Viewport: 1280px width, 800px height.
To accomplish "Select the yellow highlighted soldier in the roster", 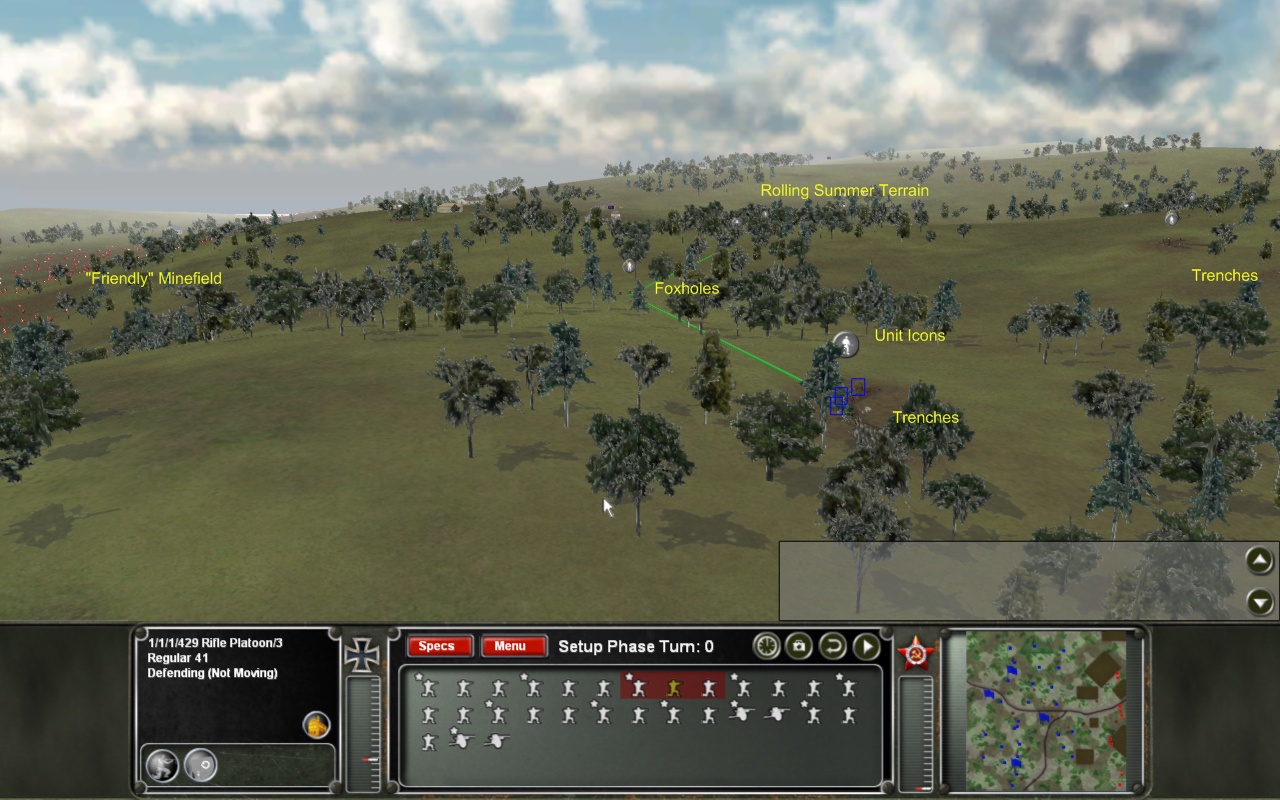I will tap(674, 688).
